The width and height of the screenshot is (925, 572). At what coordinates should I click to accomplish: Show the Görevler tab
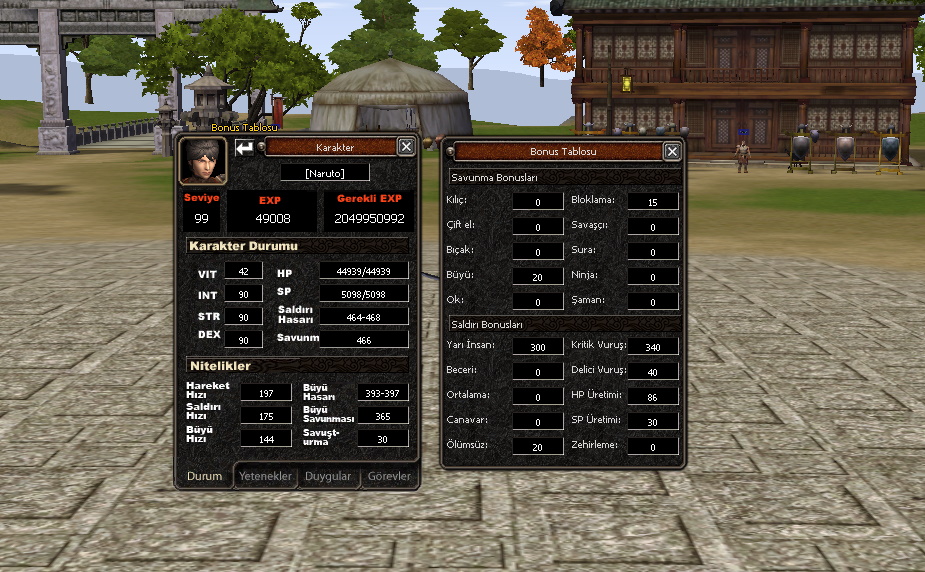click(x=389, y=476)
